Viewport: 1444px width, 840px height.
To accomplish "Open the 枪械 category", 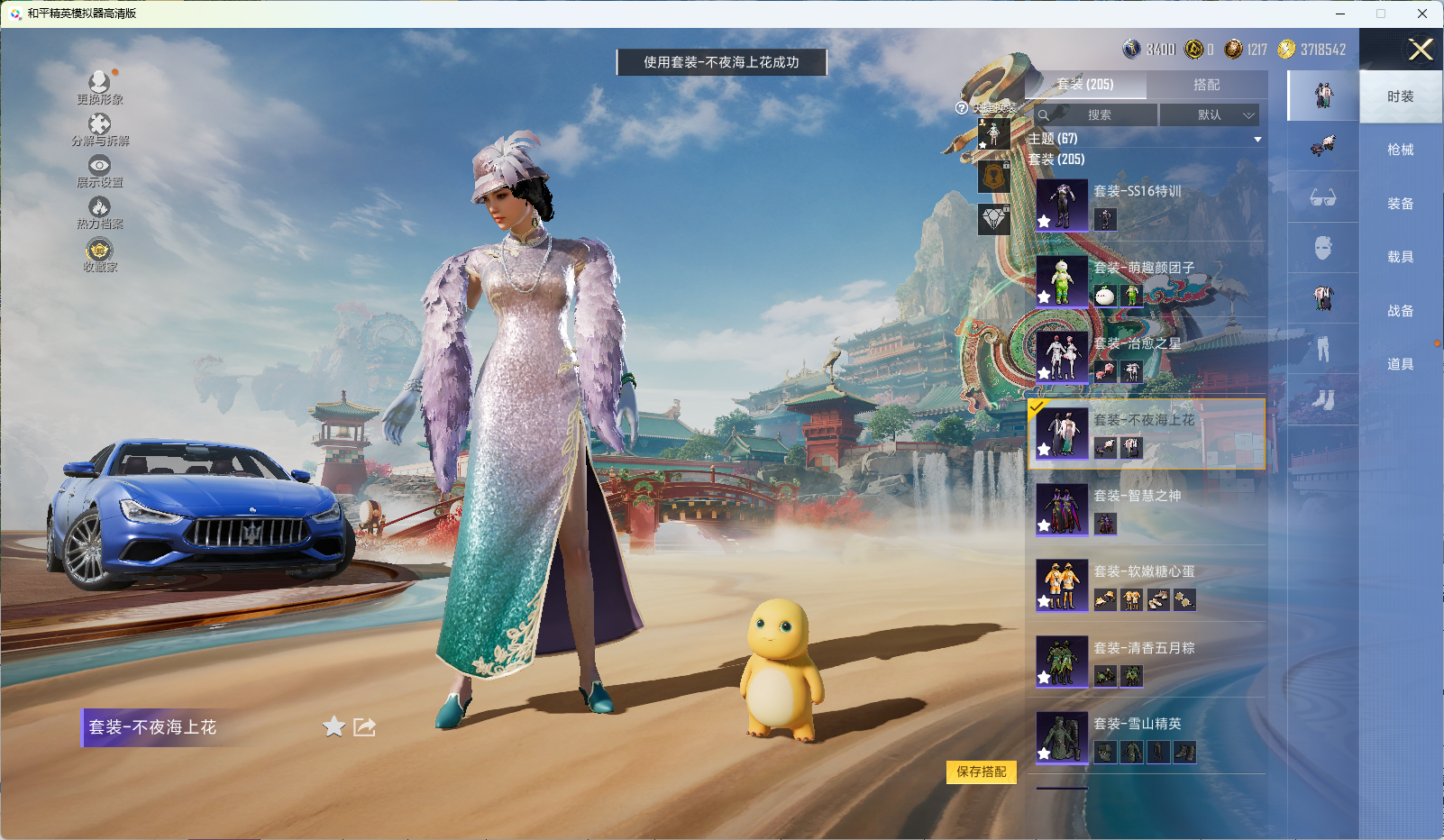I will tap(1400, 150).
